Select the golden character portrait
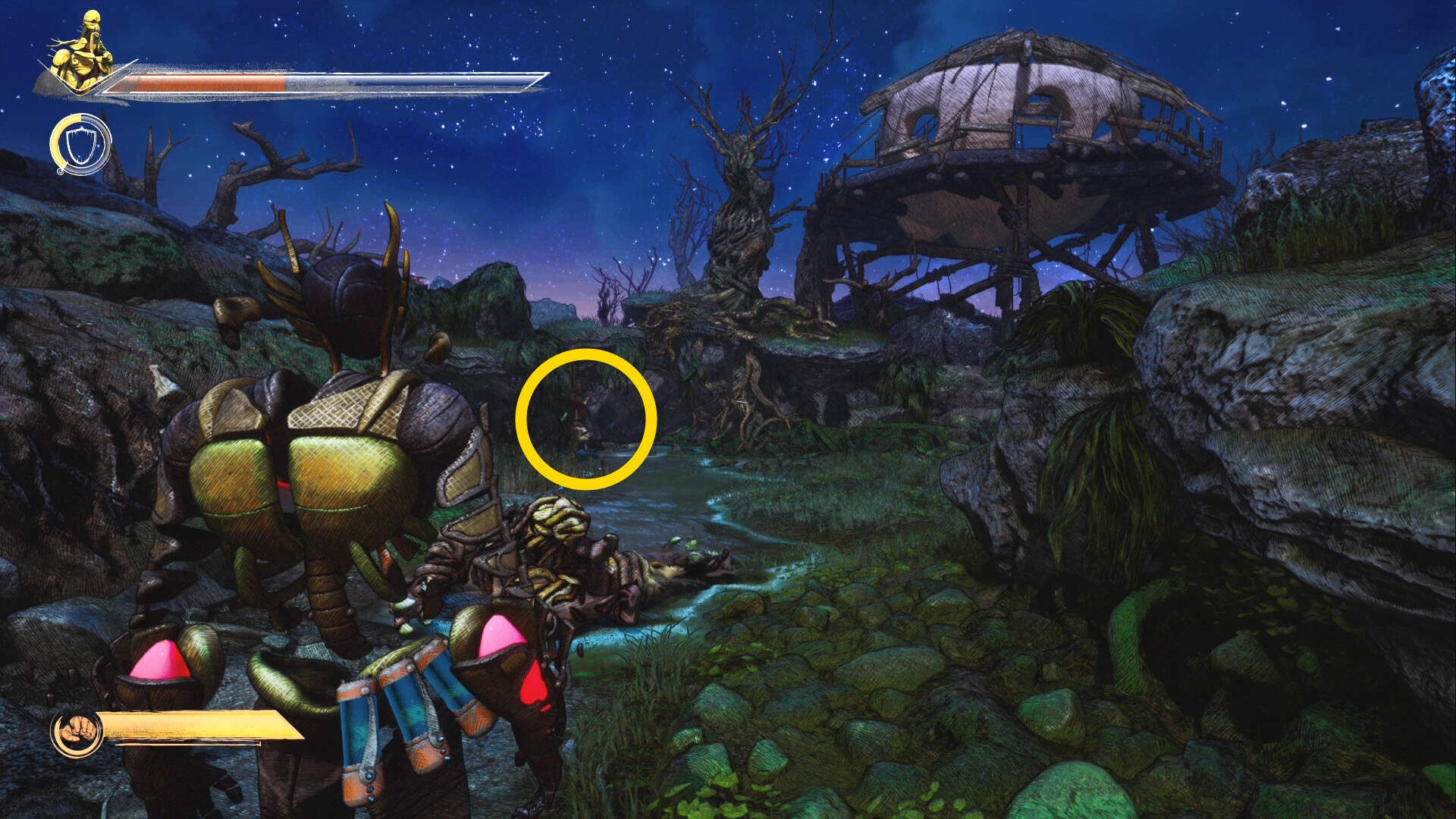Screen dimensions: 1456x819 [82, 52]
